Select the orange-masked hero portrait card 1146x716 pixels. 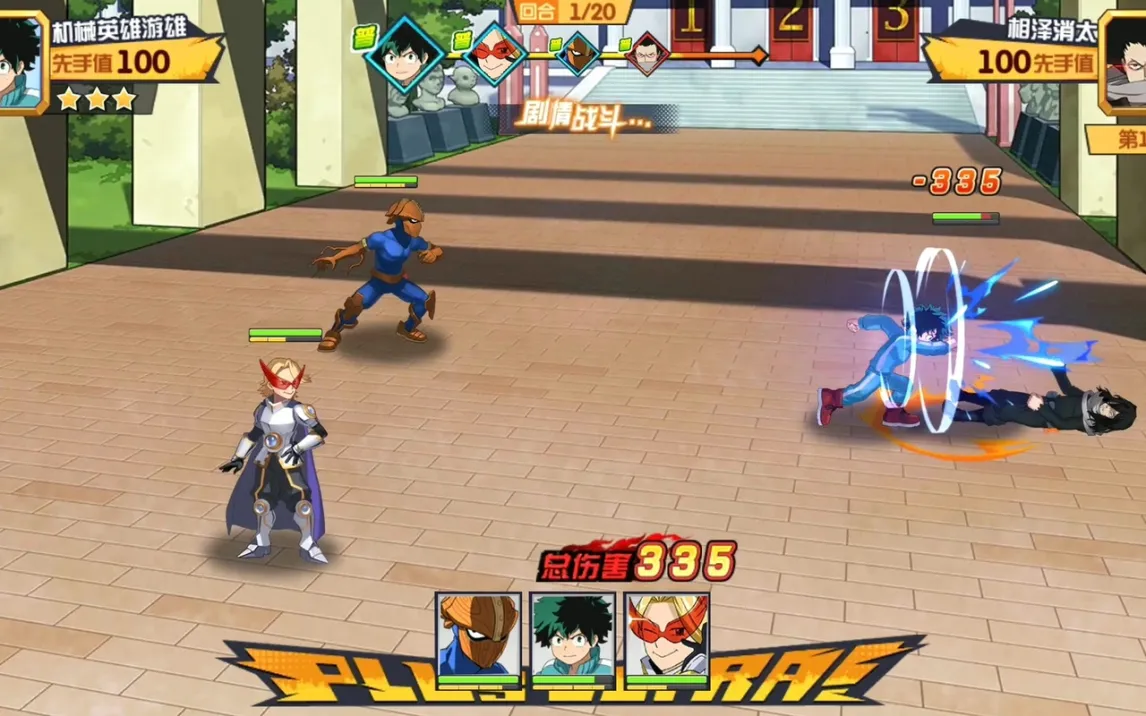click(x=478, y=636)
